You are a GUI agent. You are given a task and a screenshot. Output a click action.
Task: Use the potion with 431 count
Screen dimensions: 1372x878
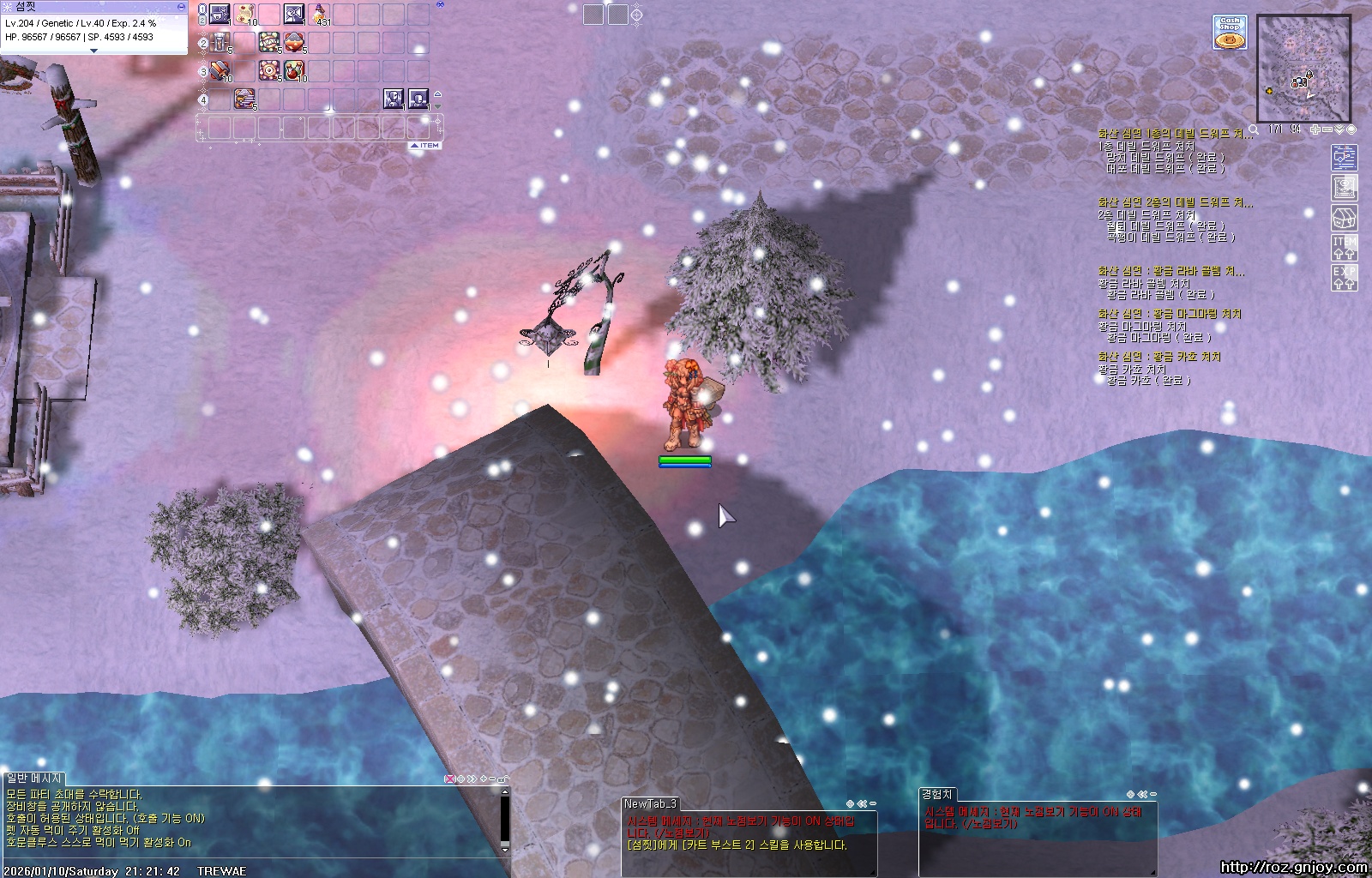(x=320, y=14)
